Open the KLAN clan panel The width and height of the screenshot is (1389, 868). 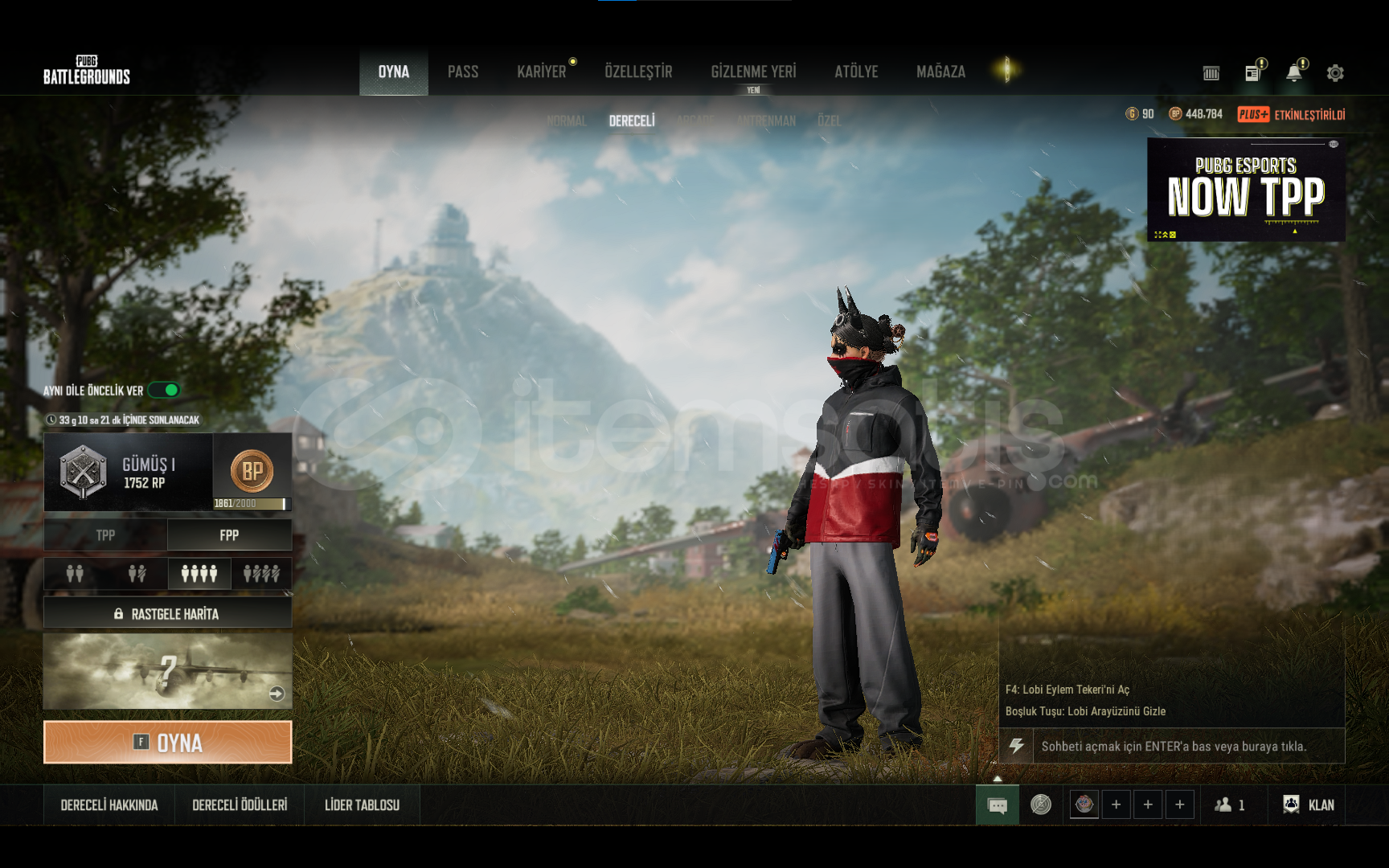[1309, 805]
